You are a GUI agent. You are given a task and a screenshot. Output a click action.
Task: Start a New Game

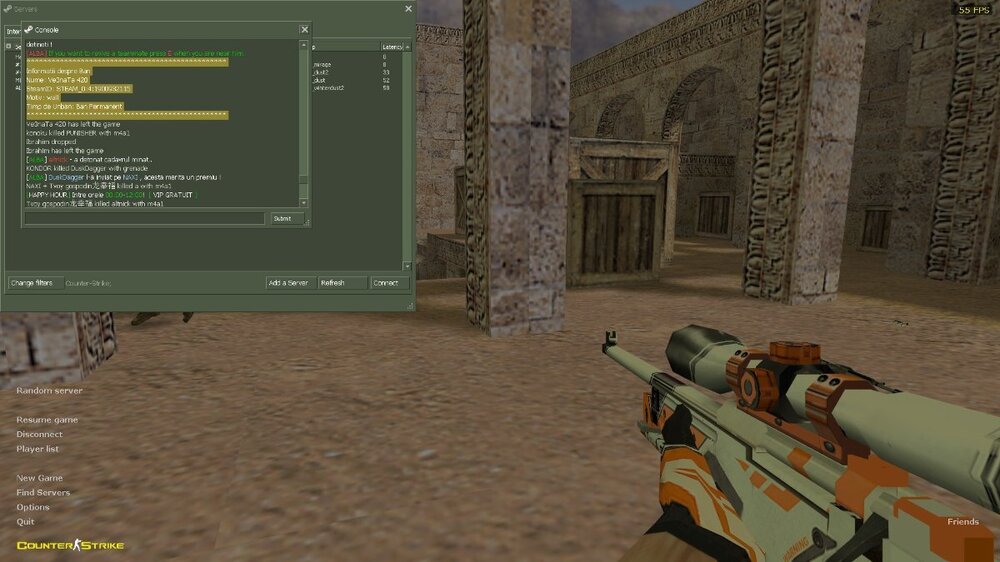(x=39, y=478)
